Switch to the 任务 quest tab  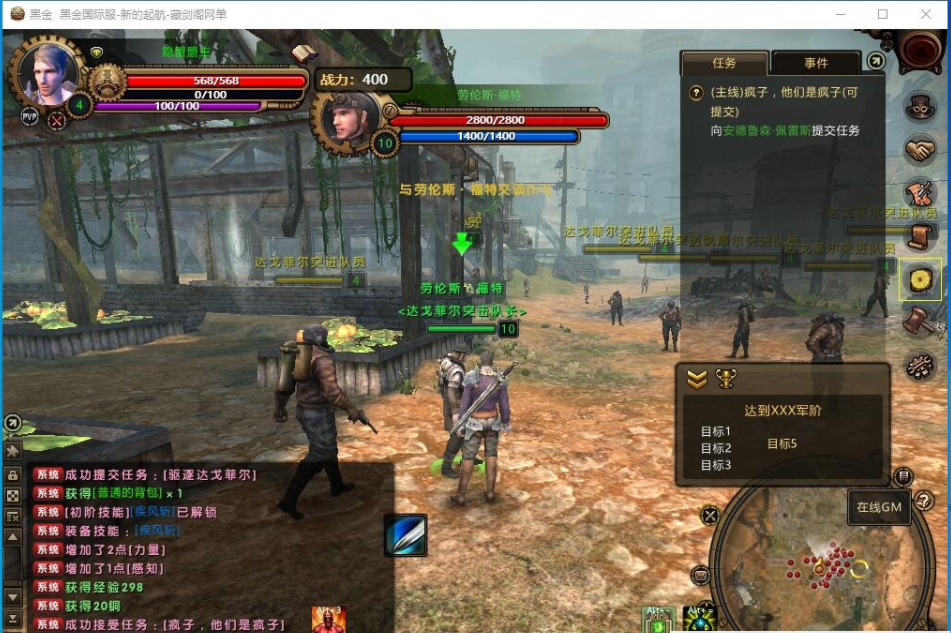coord(724,63)
